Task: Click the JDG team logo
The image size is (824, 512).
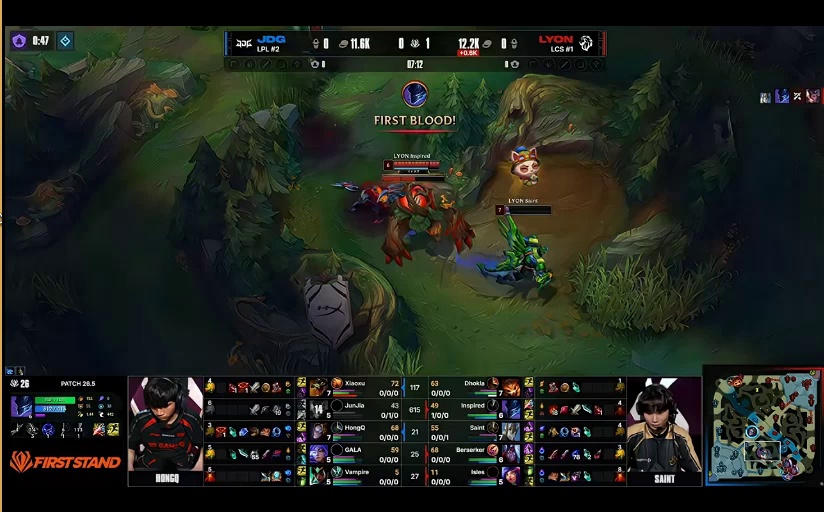Action: click(242, 43)
